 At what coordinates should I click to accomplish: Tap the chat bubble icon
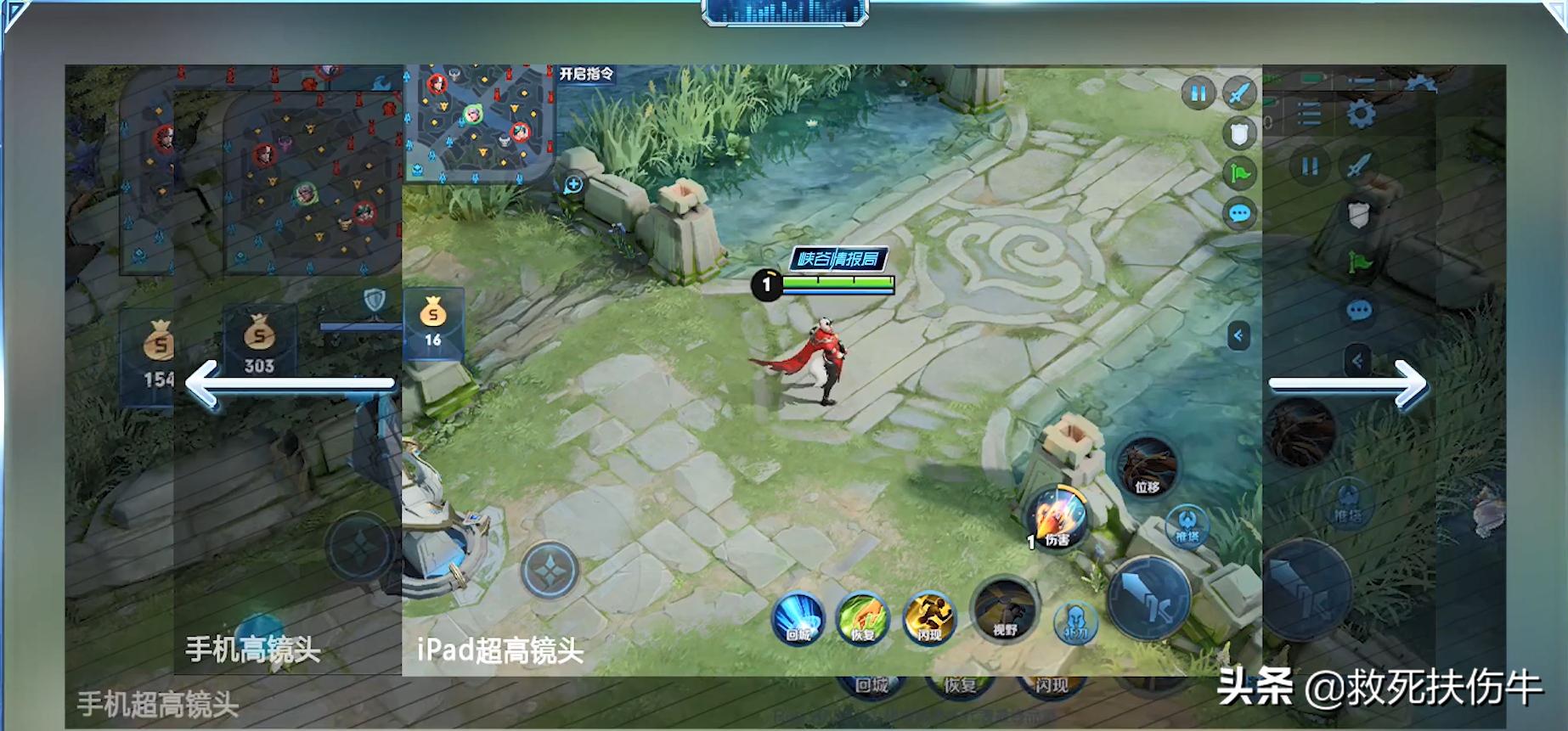tap(1239, 212)
